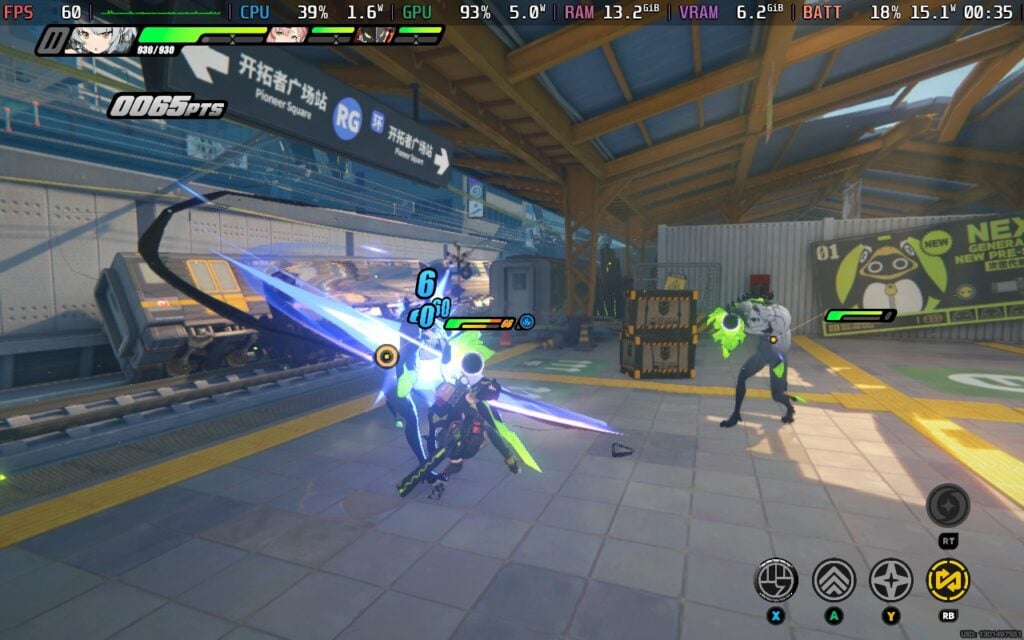Viewport: 1024px width, 640px height.
Task: Activate the fist basic attack icon
Action: tap(776, 578)
